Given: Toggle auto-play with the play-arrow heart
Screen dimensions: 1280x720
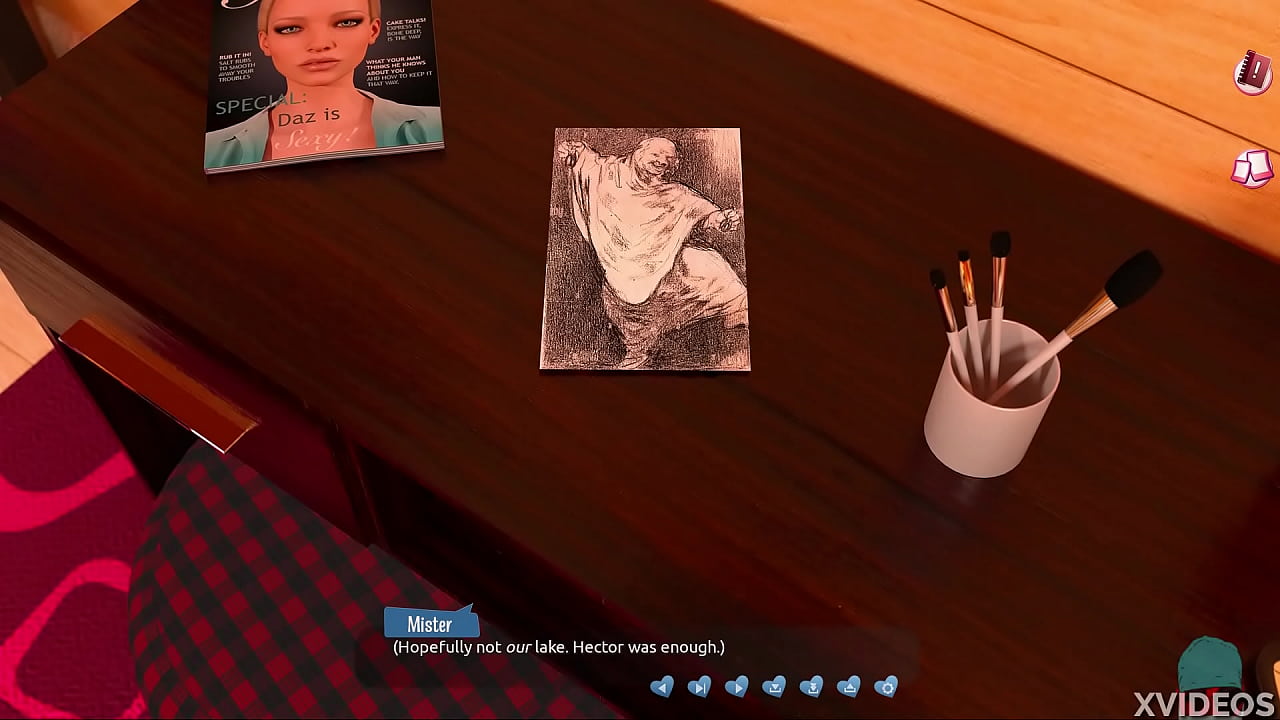Looking at the screenshot, I should coord(736,687).
